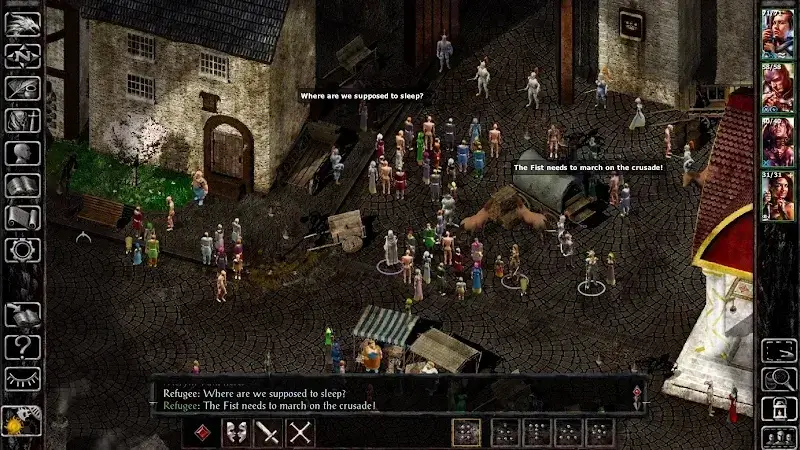The height and width of the screenshot is (450, 800).
Task: Activate the single sword attack action
Action: pos(269,432)
